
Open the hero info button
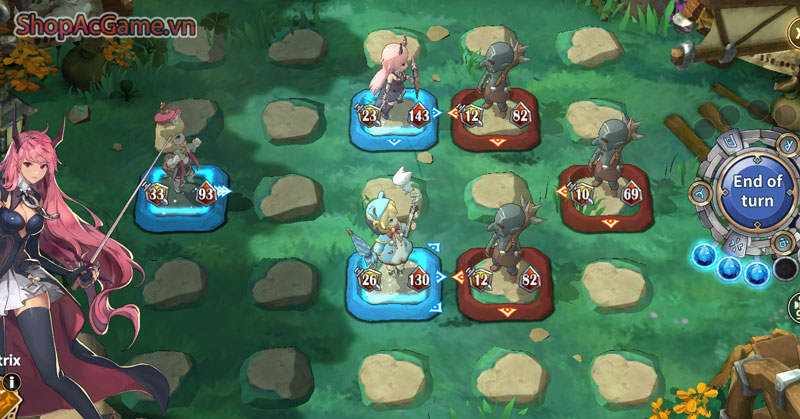click(x=12, y=381)
